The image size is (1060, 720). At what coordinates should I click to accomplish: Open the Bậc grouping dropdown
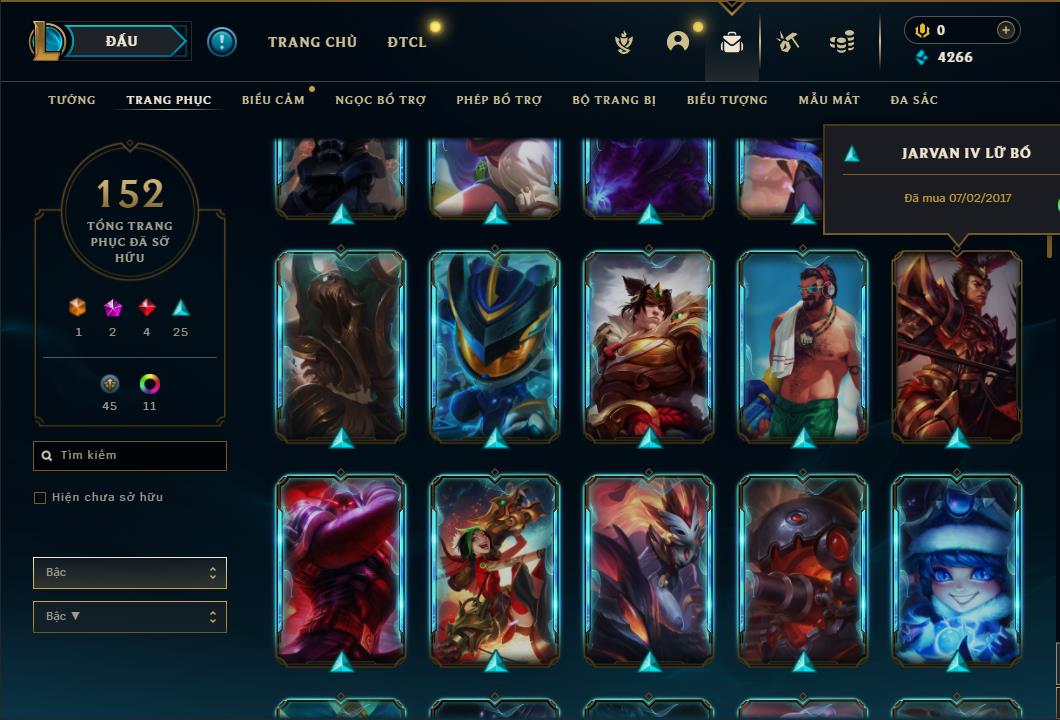coord(130,573)
